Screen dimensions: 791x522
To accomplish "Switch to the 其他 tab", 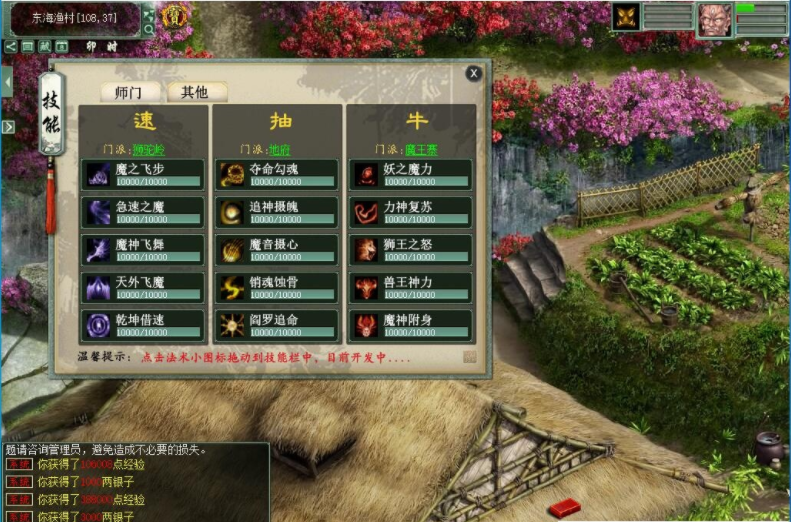I will coord(195,92).
